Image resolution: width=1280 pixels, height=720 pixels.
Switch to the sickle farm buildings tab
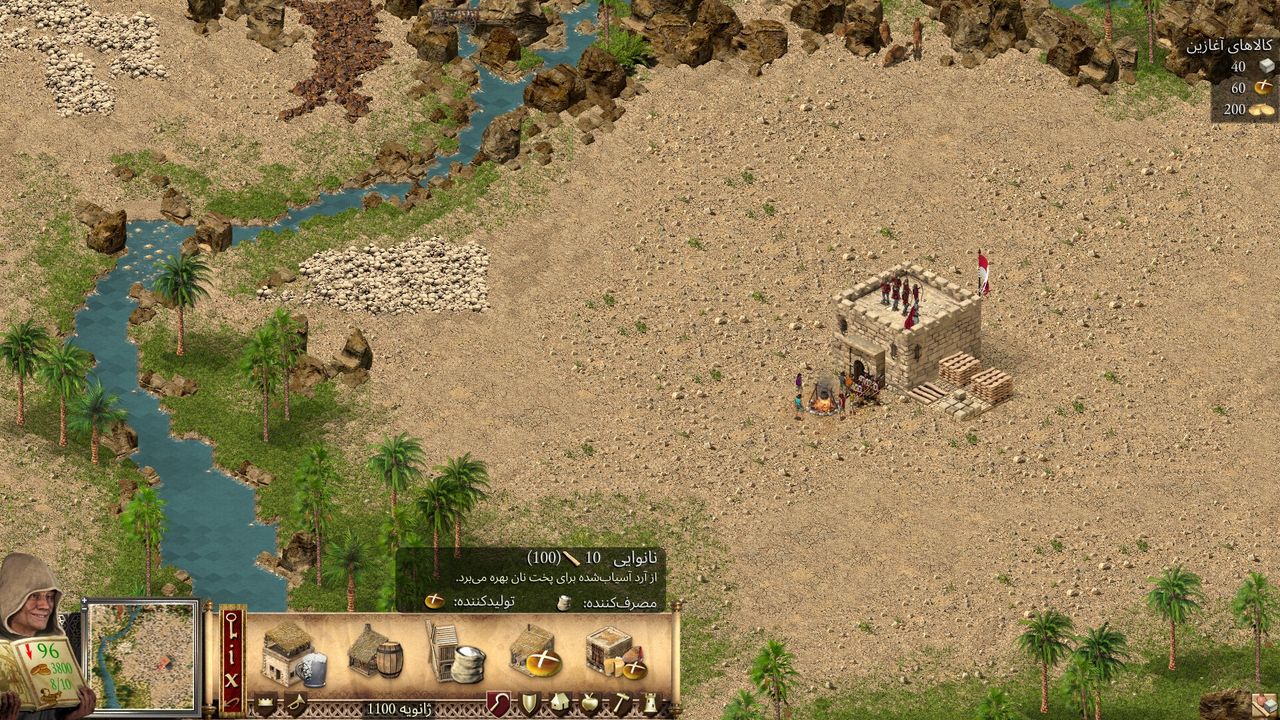click(x=498, y=704)
